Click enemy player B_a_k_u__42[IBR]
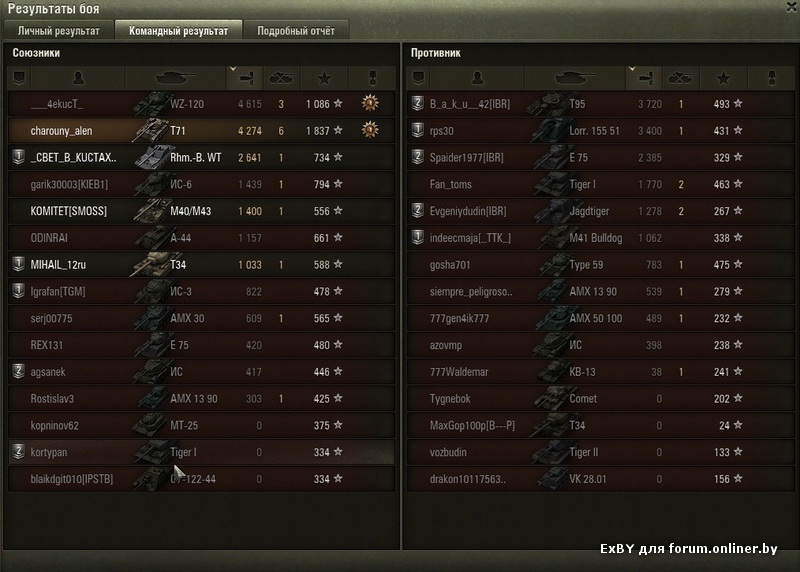 click(x=598, y=103)
